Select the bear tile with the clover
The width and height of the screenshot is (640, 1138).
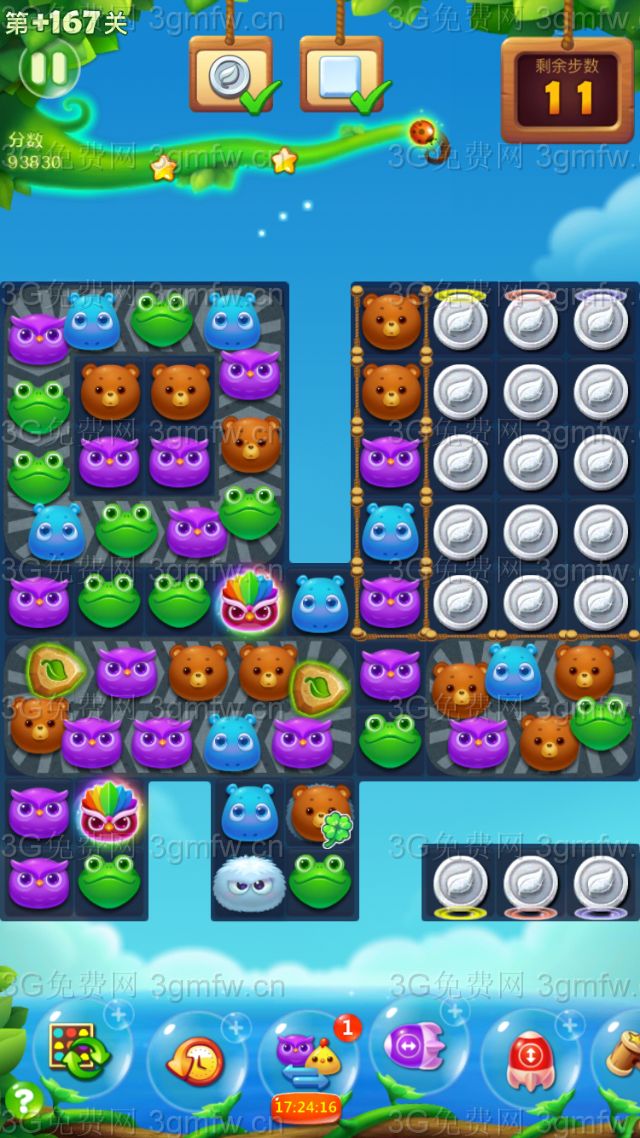[x=320, y=810]
